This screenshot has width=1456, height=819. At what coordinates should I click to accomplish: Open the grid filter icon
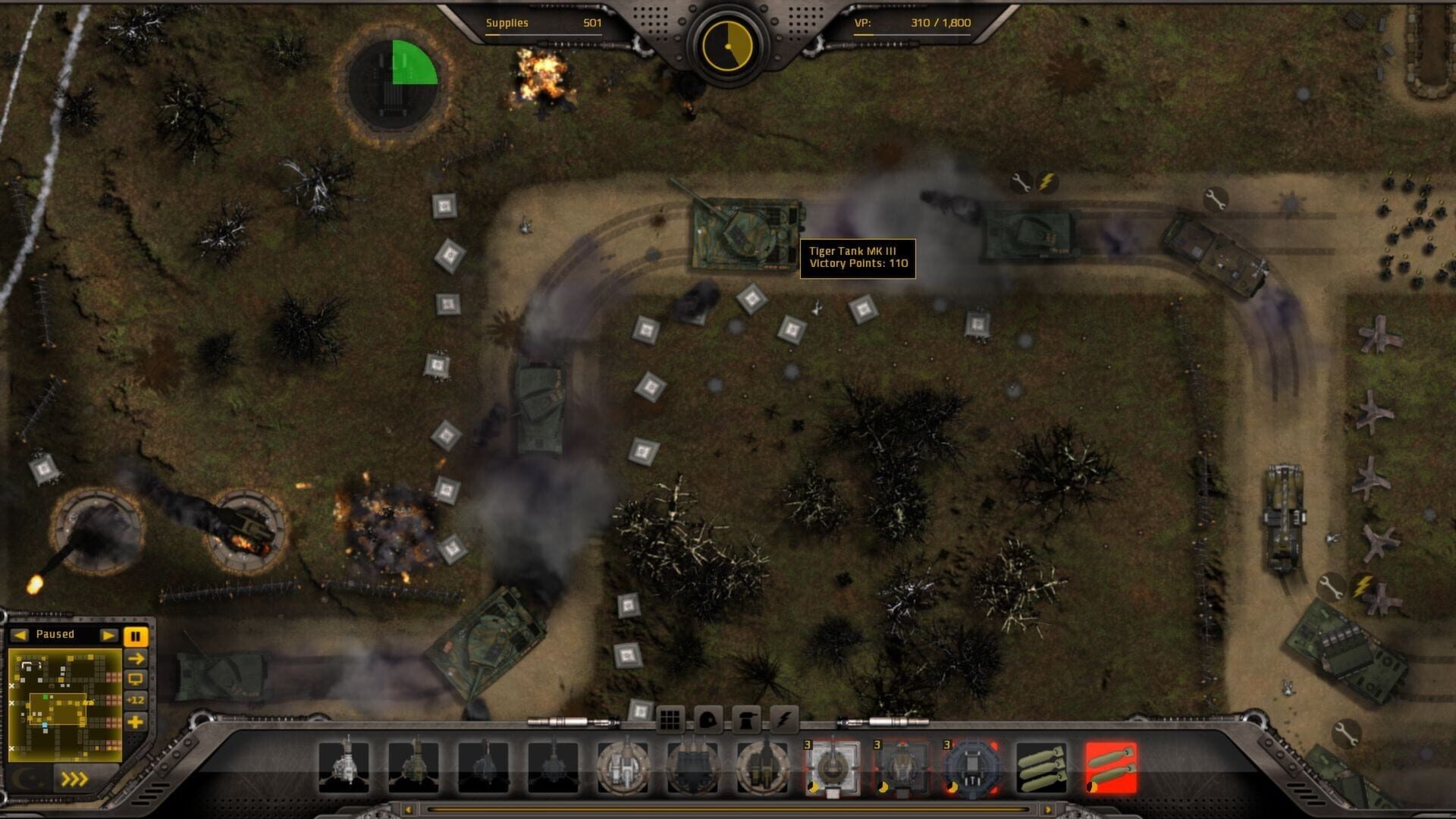(x=670, y=719)
